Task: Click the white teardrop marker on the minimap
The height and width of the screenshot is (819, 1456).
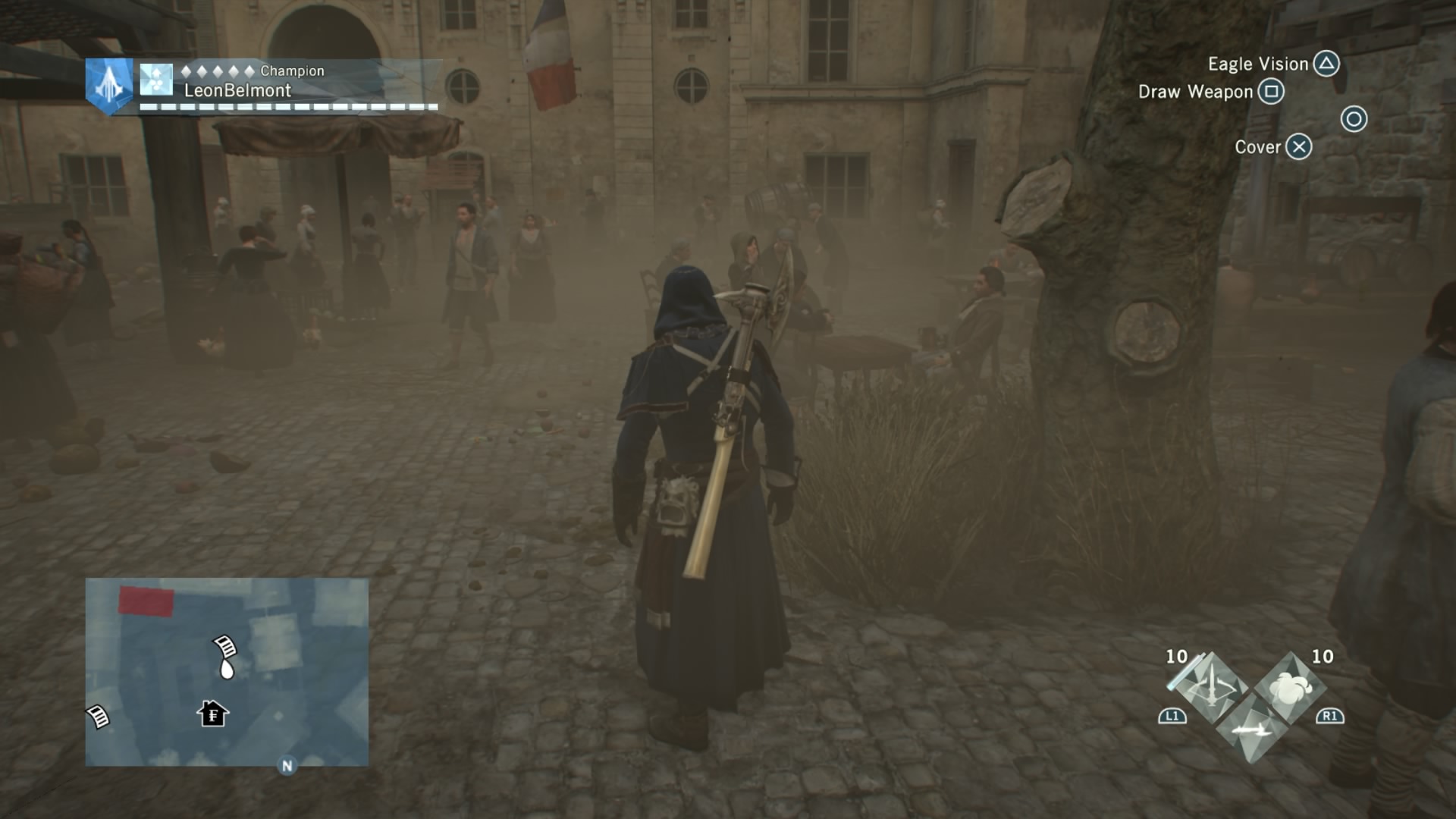Action: tap(227, 670)
